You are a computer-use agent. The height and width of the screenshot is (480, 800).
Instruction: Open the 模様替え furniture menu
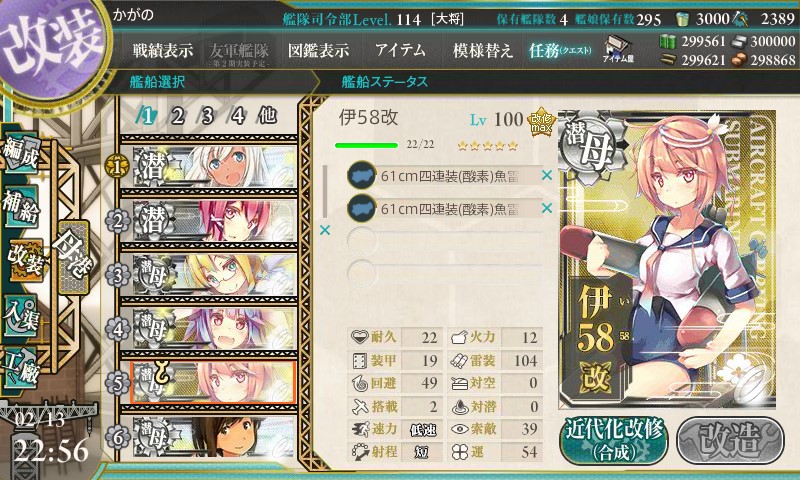(x=482, y=50)
